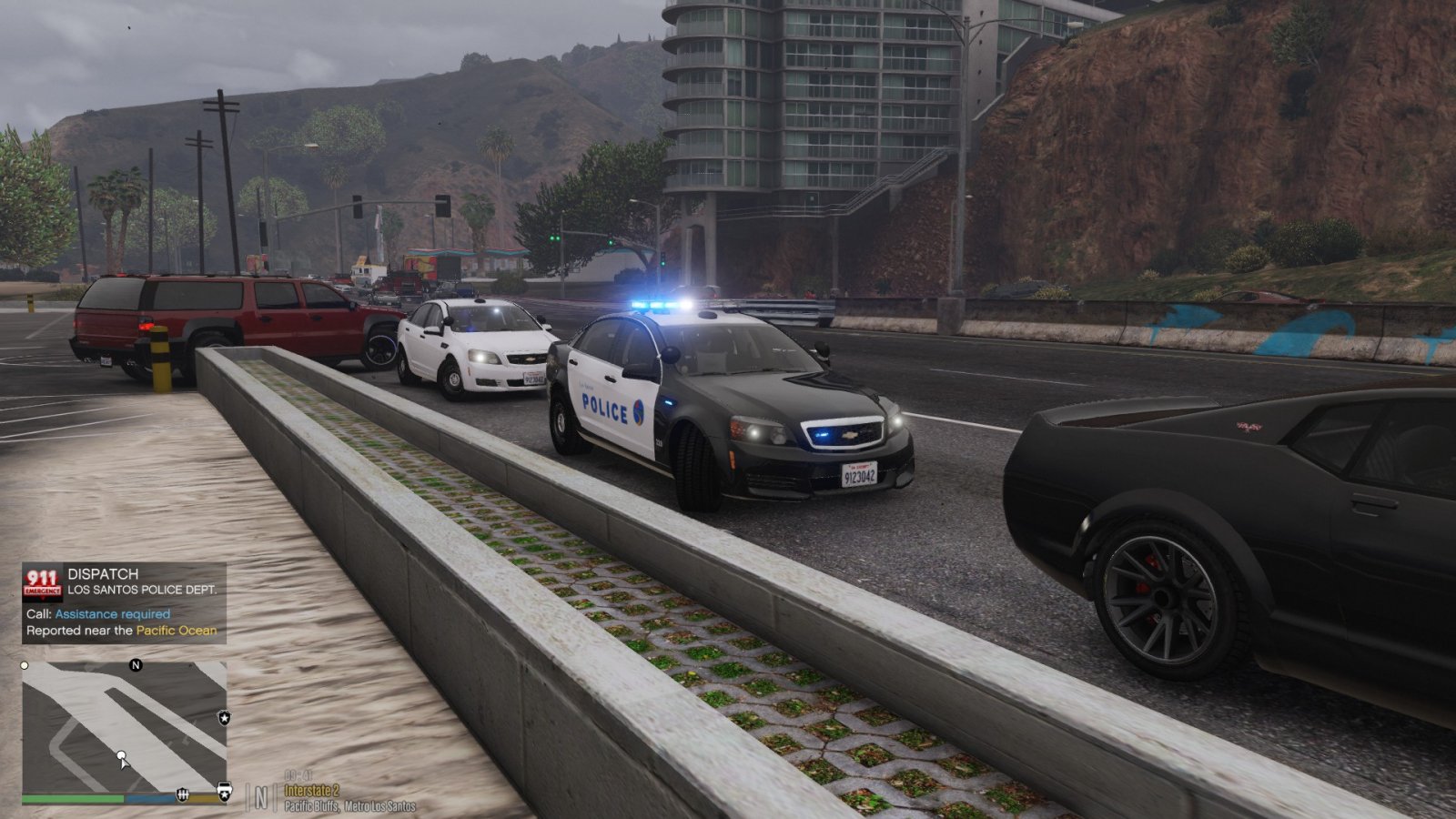Click the center of the minimap
Screen dimensions: 1456x819
(x=126, y=728)
